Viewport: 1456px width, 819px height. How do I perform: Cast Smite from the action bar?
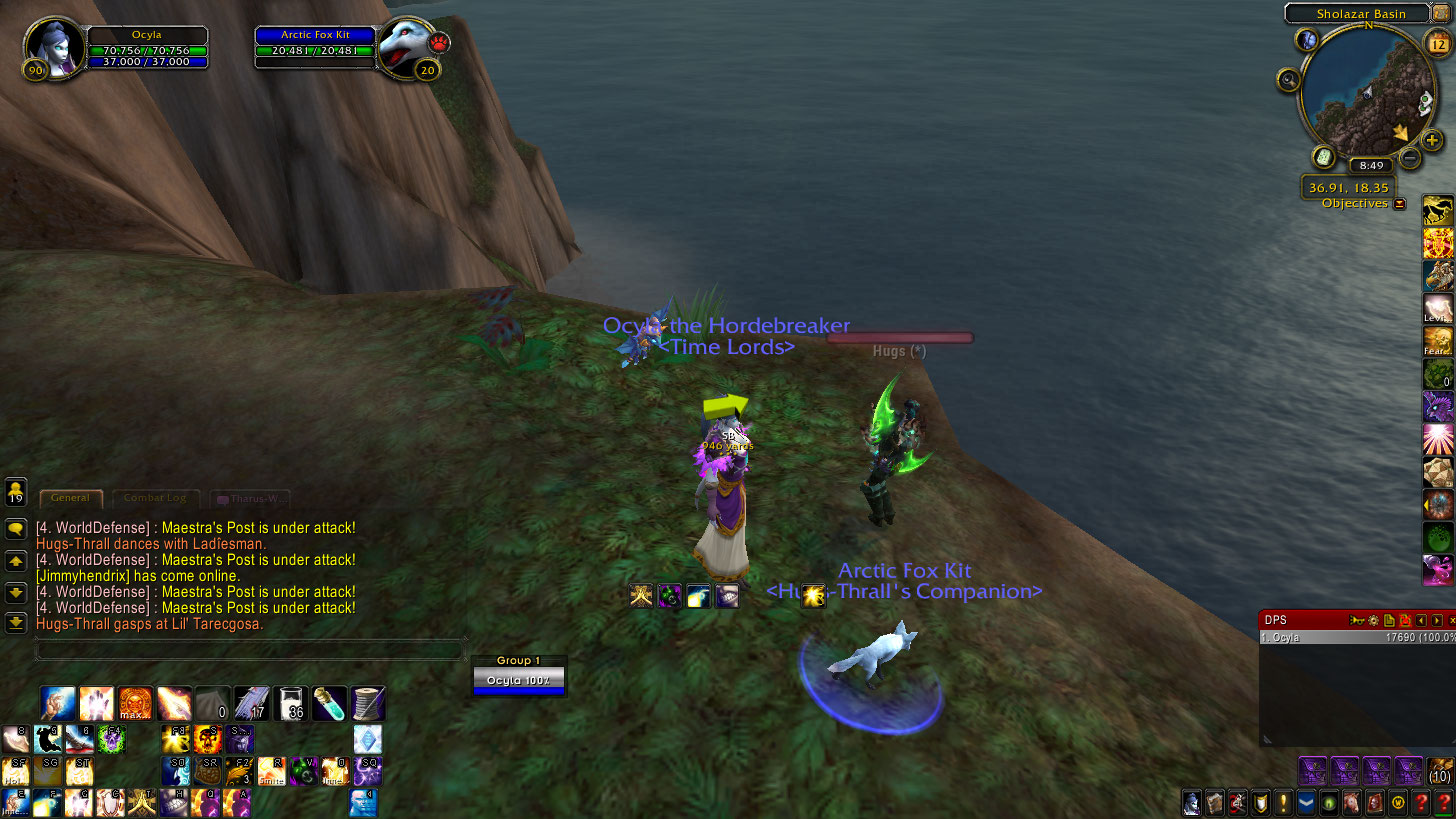[272, 770]
